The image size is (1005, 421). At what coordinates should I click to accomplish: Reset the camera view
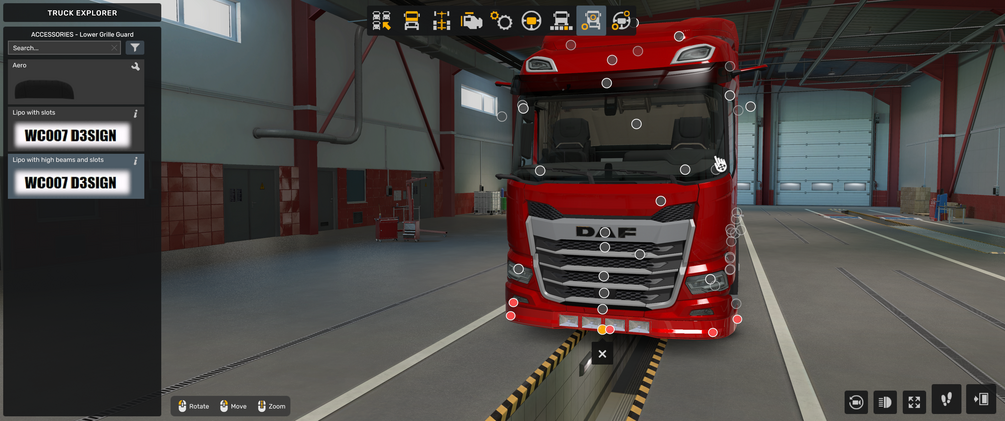856,402
